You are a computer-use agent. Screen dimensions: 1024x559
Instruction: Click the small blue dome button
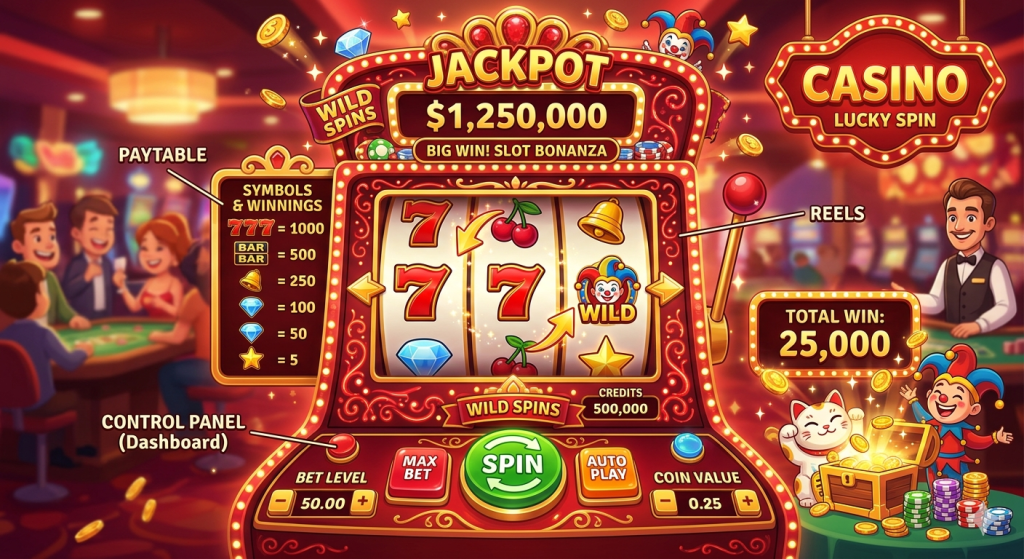(x=687, y=444)
